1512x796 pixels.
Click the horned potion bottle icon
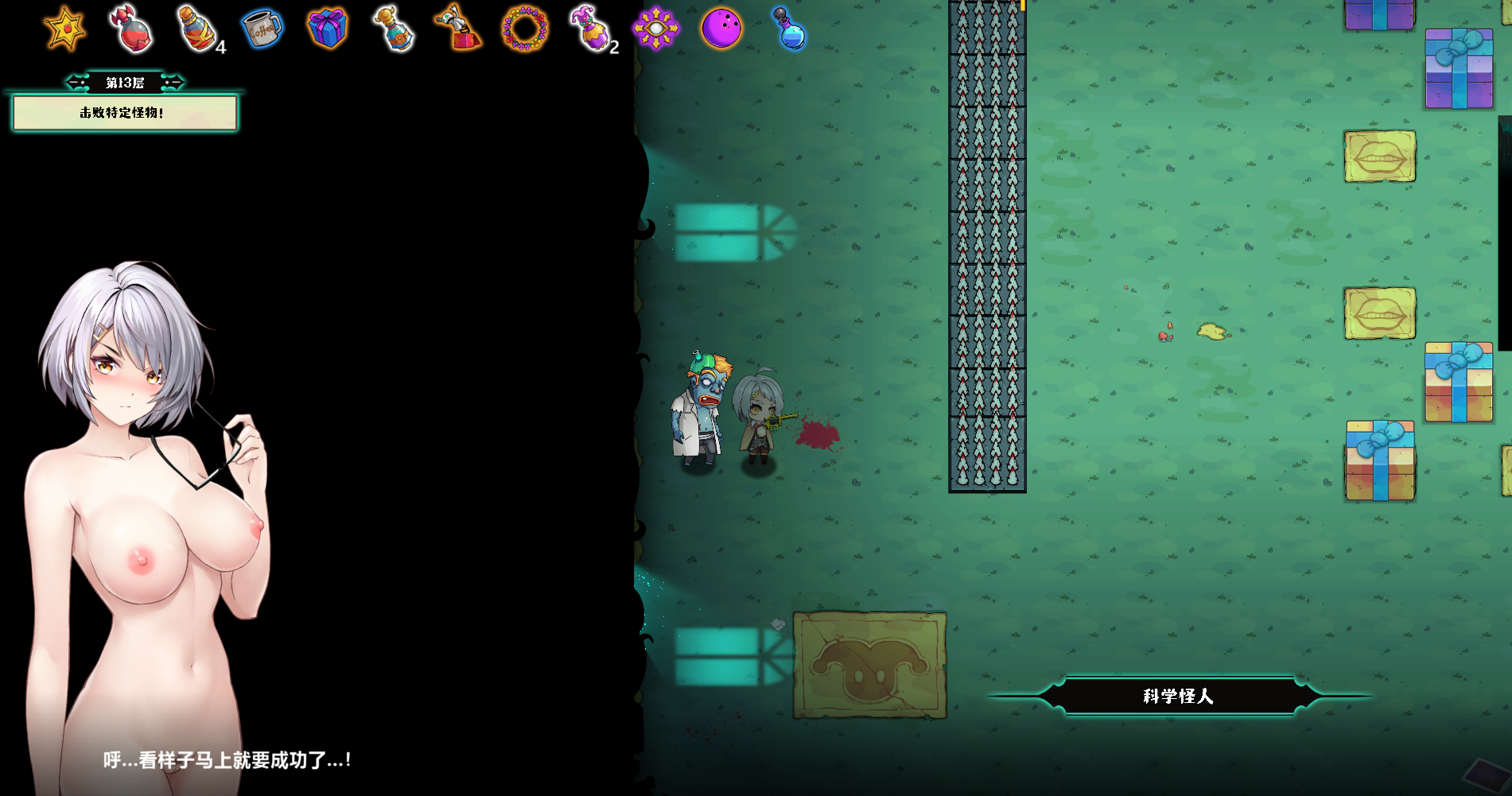(x=393, y=29)
